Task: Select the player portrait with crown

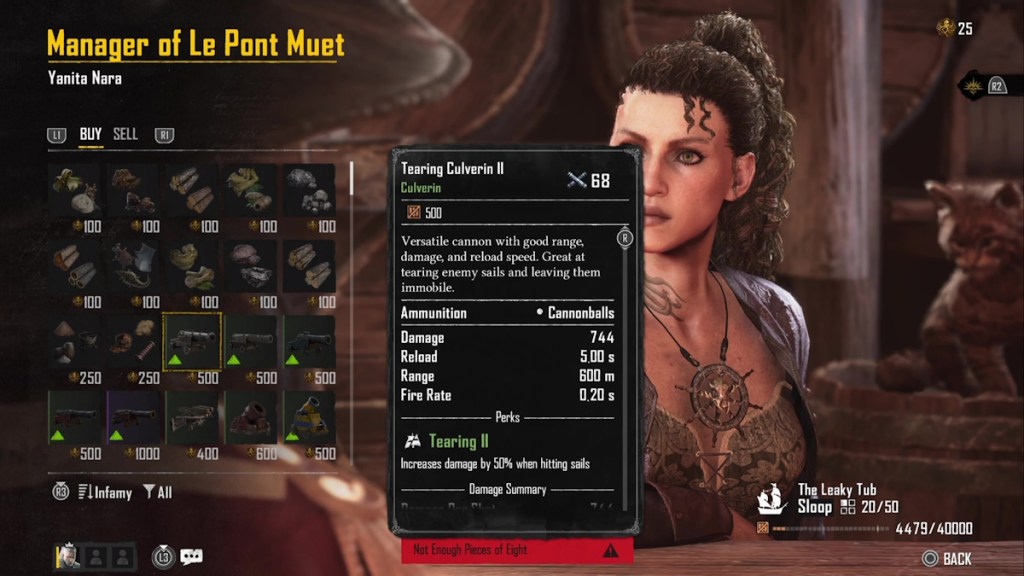Action: click(67, 556)
